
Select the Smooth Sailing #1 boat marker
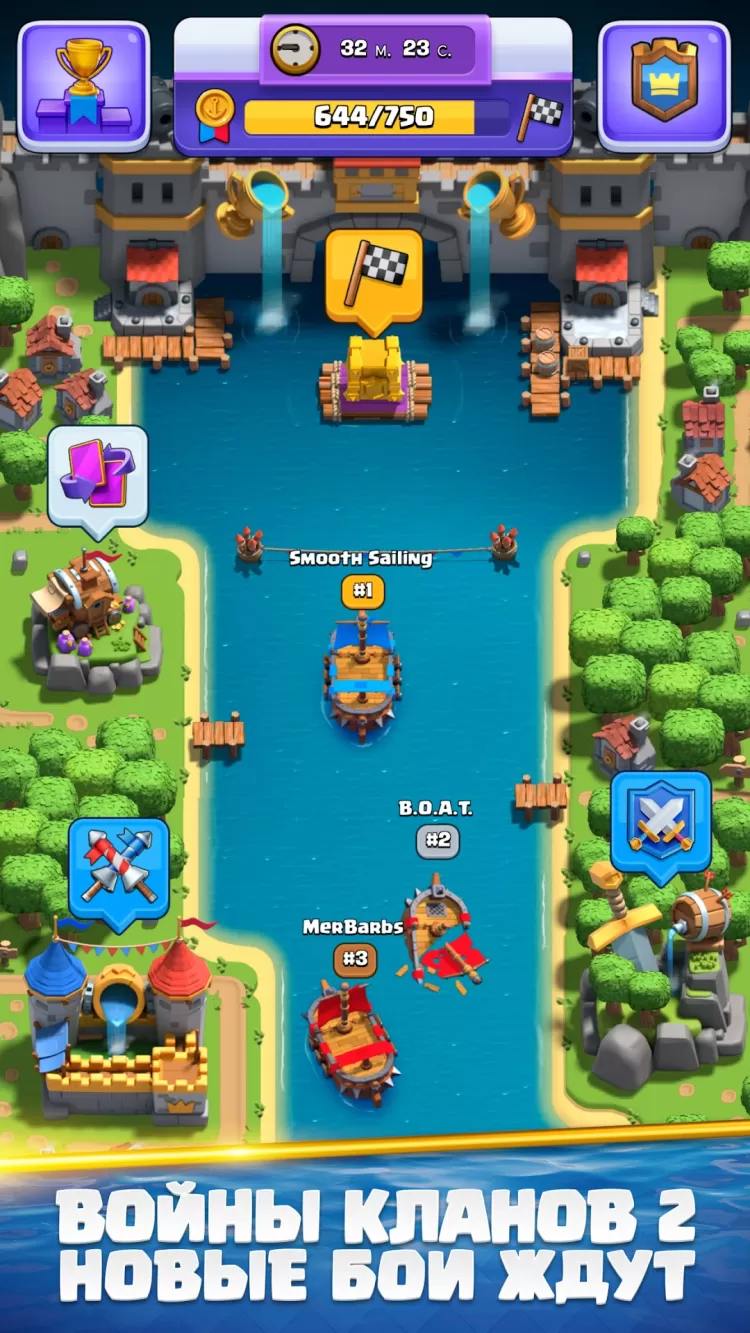point(362,591)
